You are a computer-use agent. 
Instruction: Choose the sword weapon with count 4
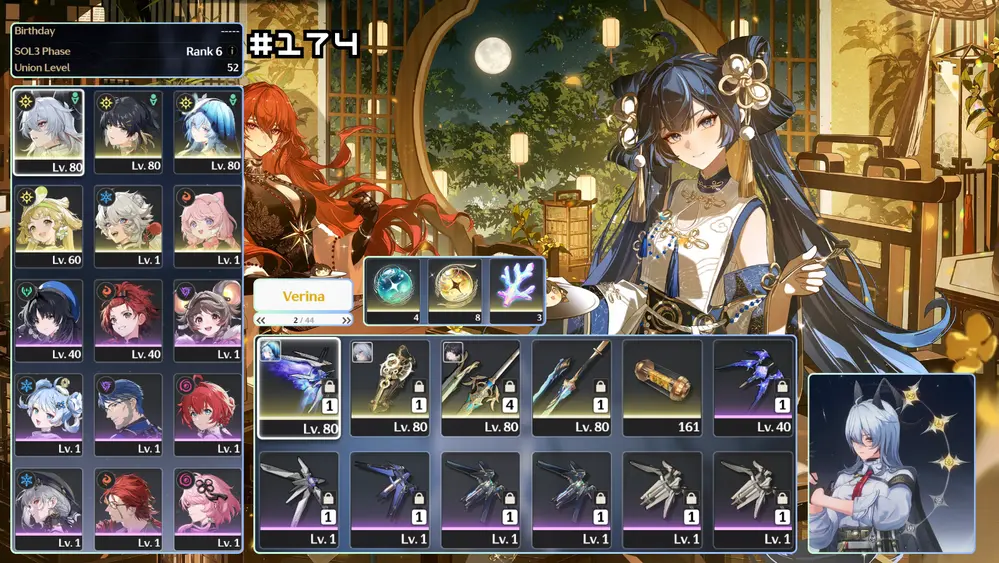481,387
